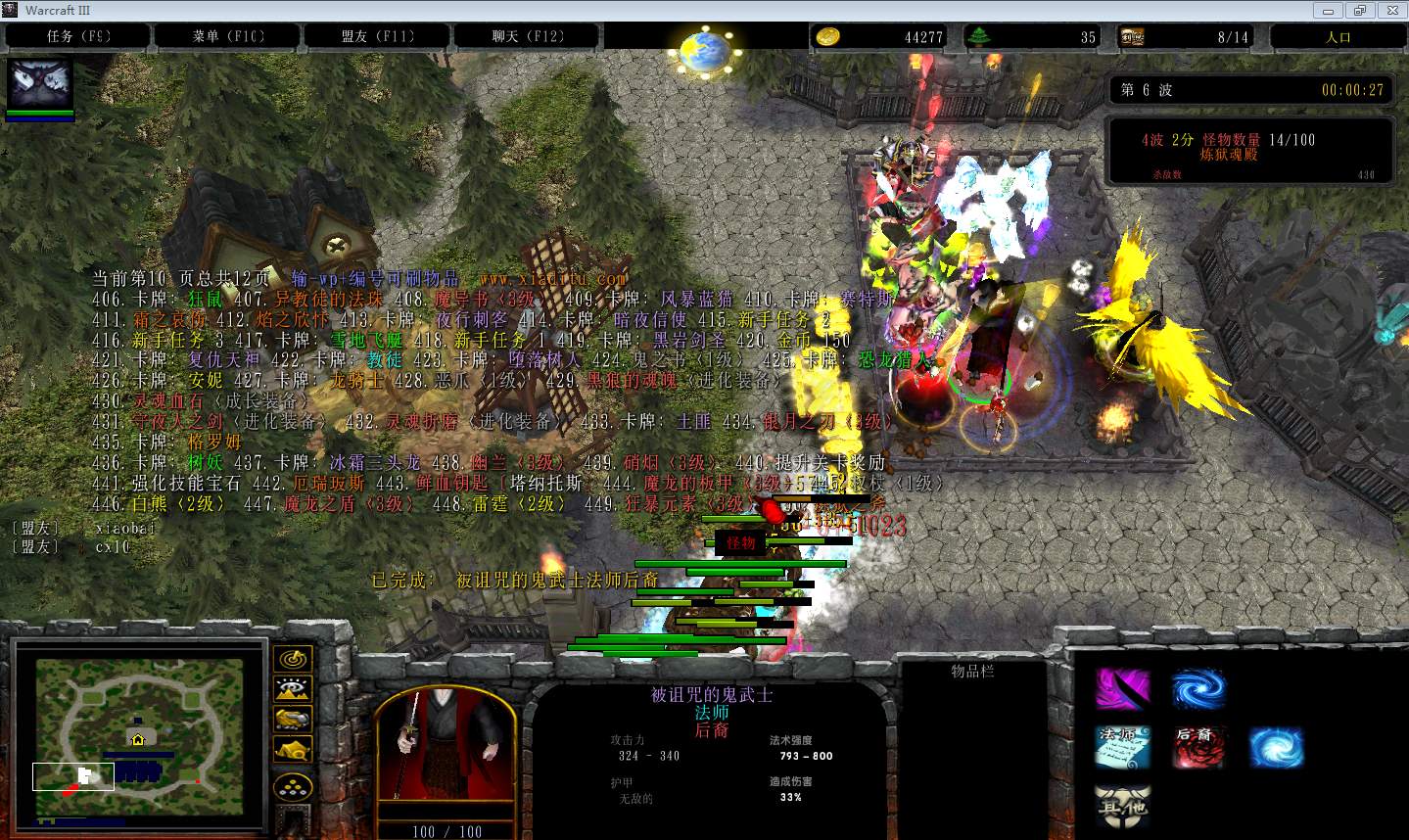Viewport: 1409px width, 840px height.
Task: Open the 盟友 (F11) allies menu
Action: [x=378, y=36]
